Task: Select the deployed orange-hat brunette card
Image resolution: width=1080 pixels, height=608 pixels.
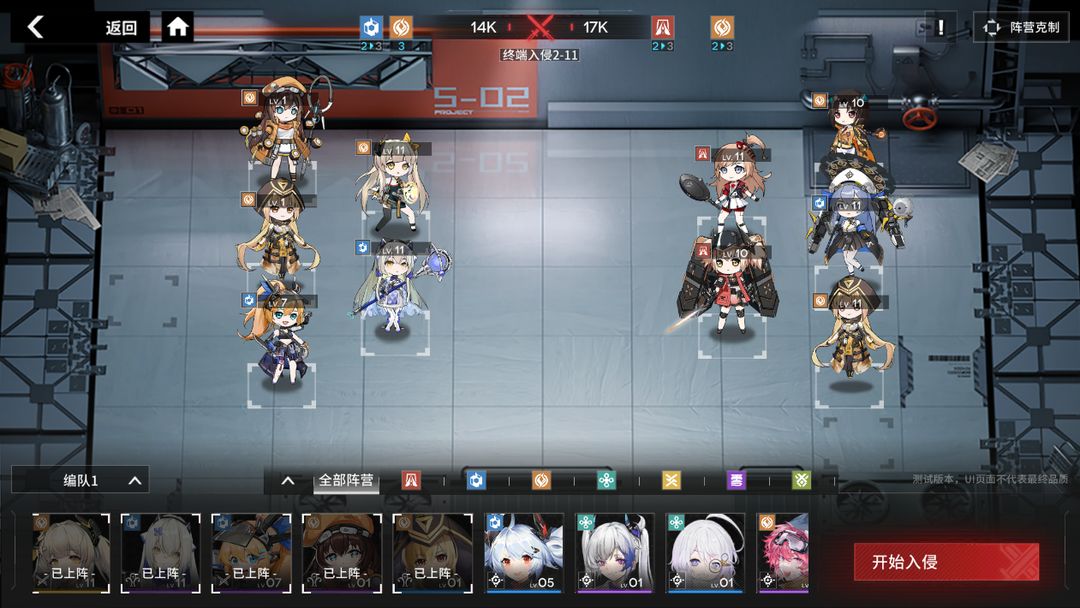Action: click(342, 553)
